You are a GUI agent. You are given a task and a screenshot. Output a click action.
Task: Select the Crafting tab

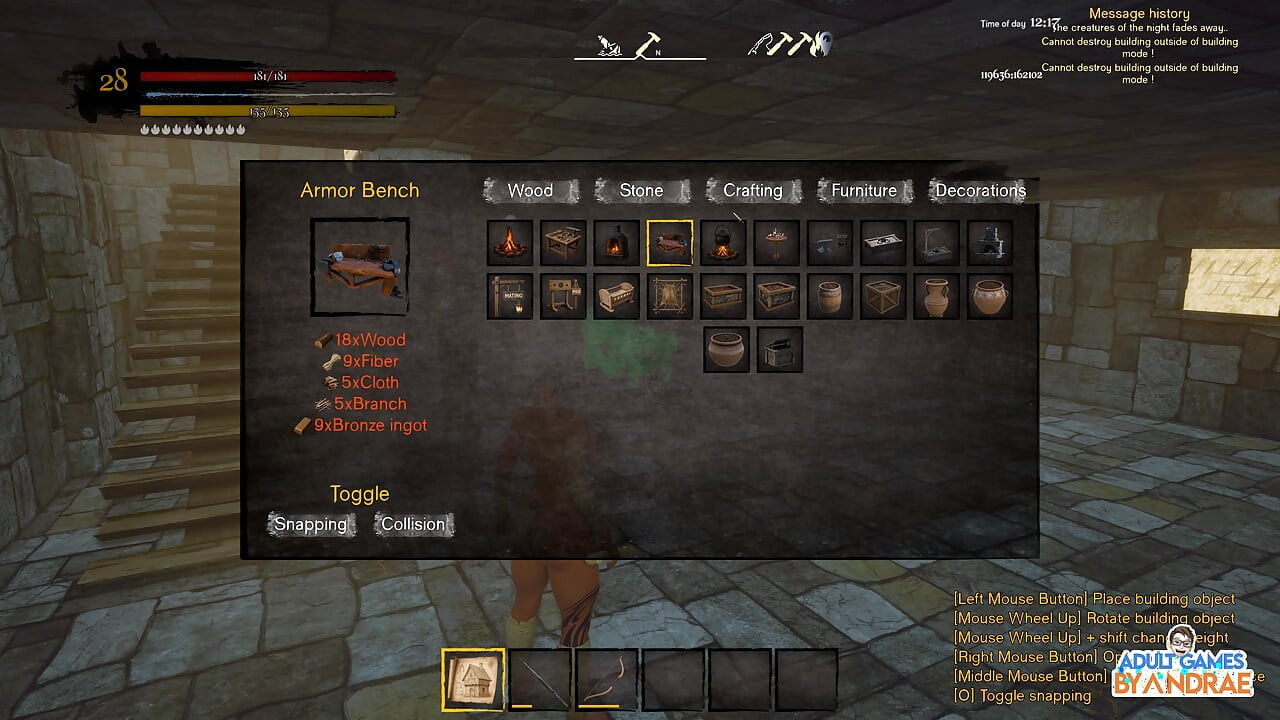752,191
